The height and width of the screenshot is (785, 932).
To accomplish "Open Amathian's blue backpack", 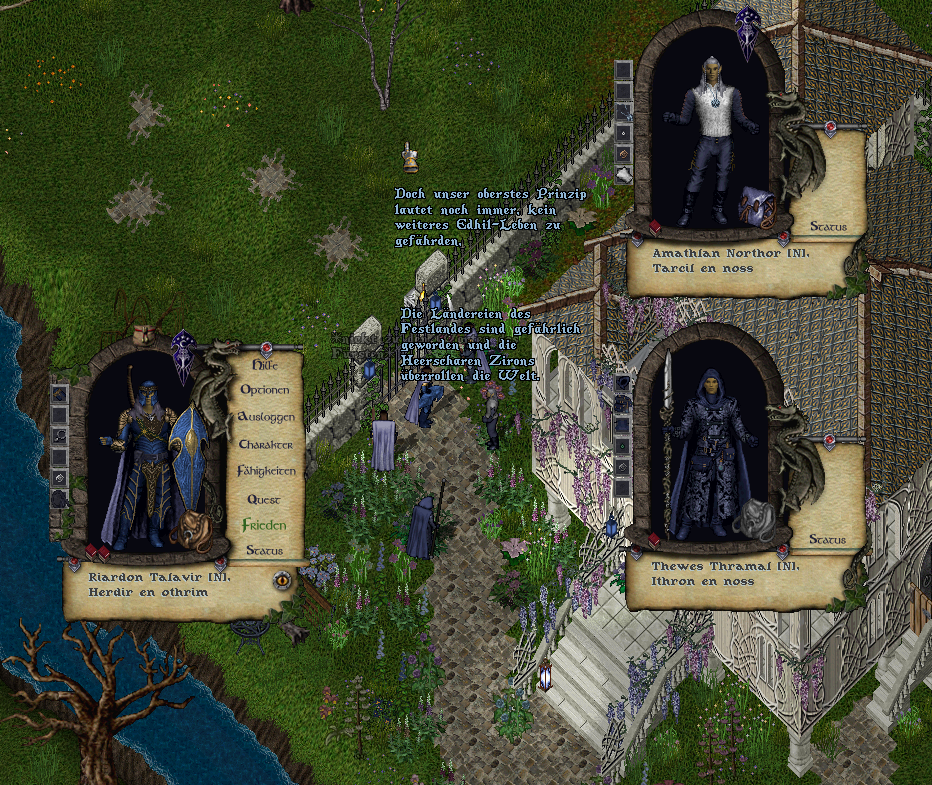I will pyautogui.click(x=757, y=206).
